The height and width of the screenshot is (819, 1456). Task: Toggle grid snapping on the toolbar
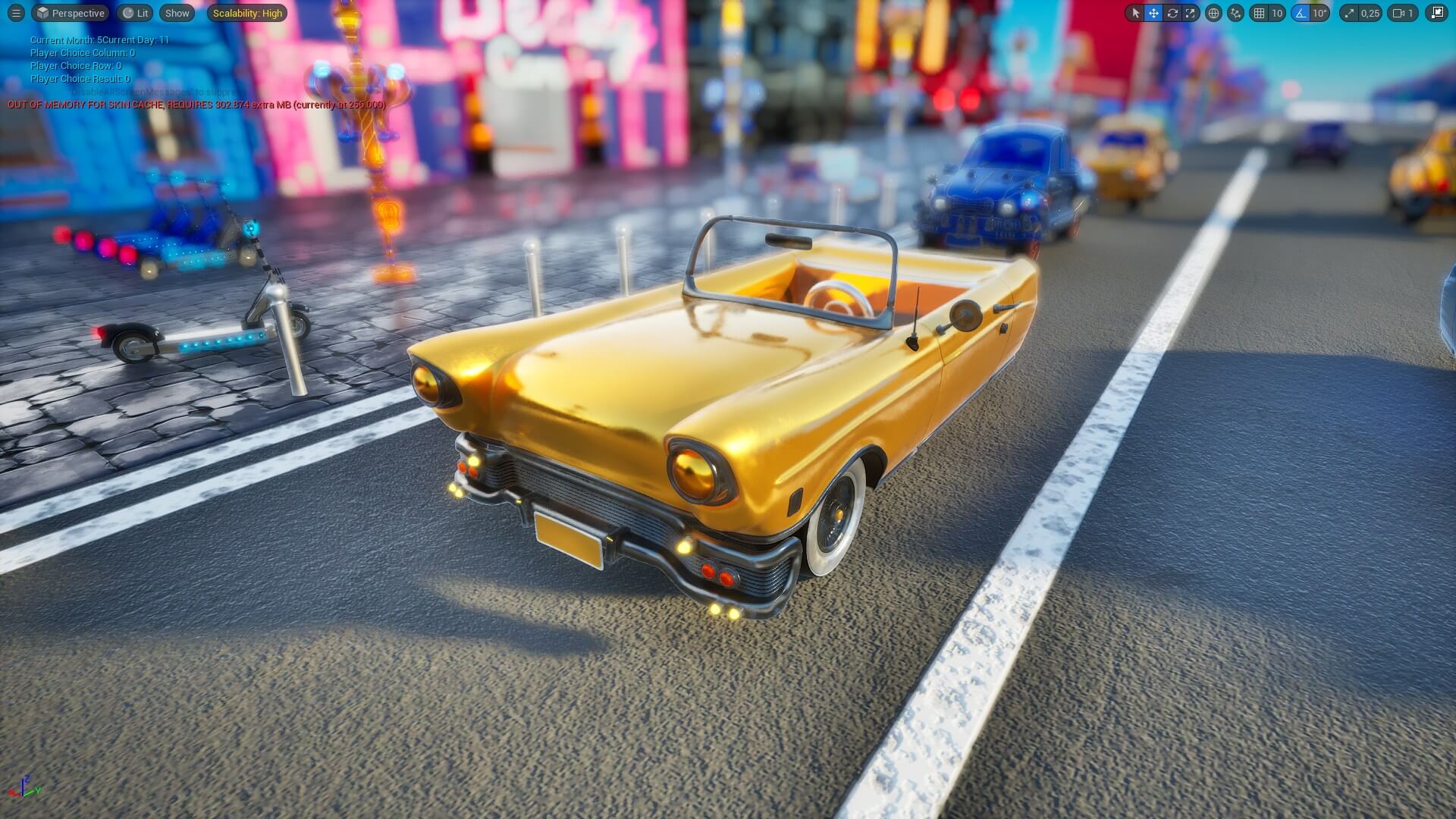click(x=1259, y=13)
